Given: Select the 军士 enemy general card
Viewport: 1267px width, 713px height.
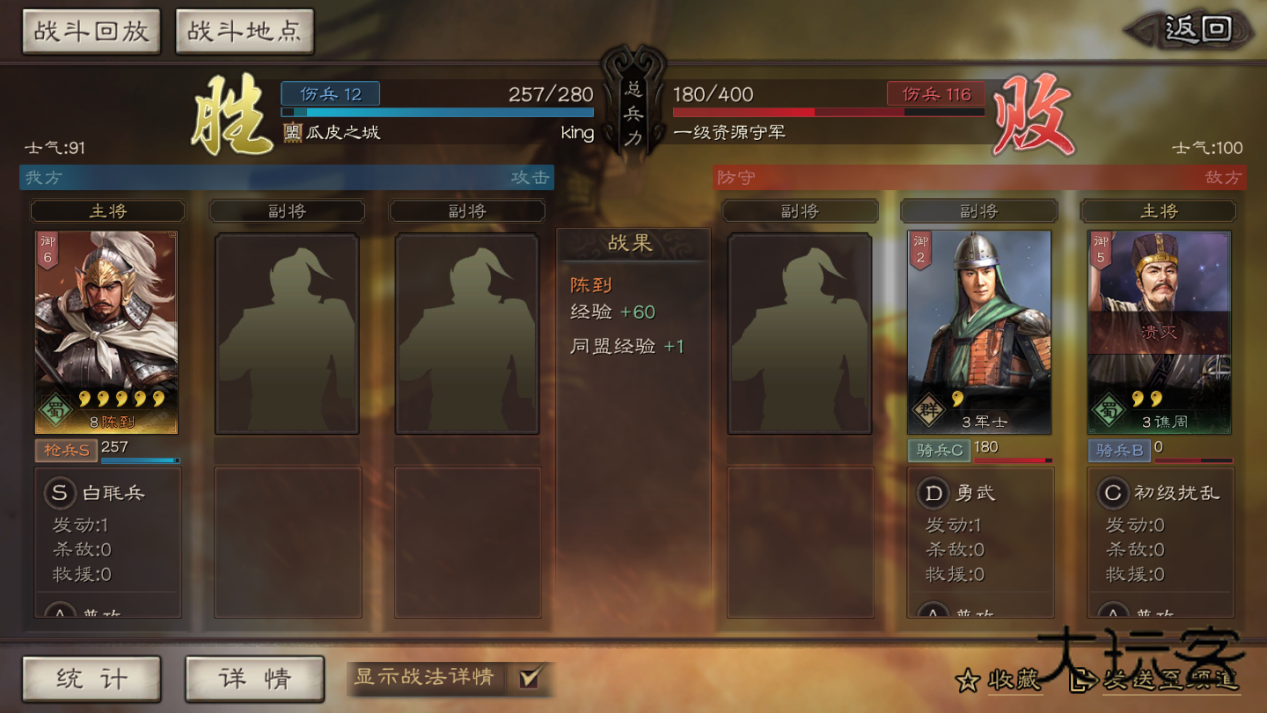Looking at the screenshot, I should pyautogui.click(x=978, y=332).
